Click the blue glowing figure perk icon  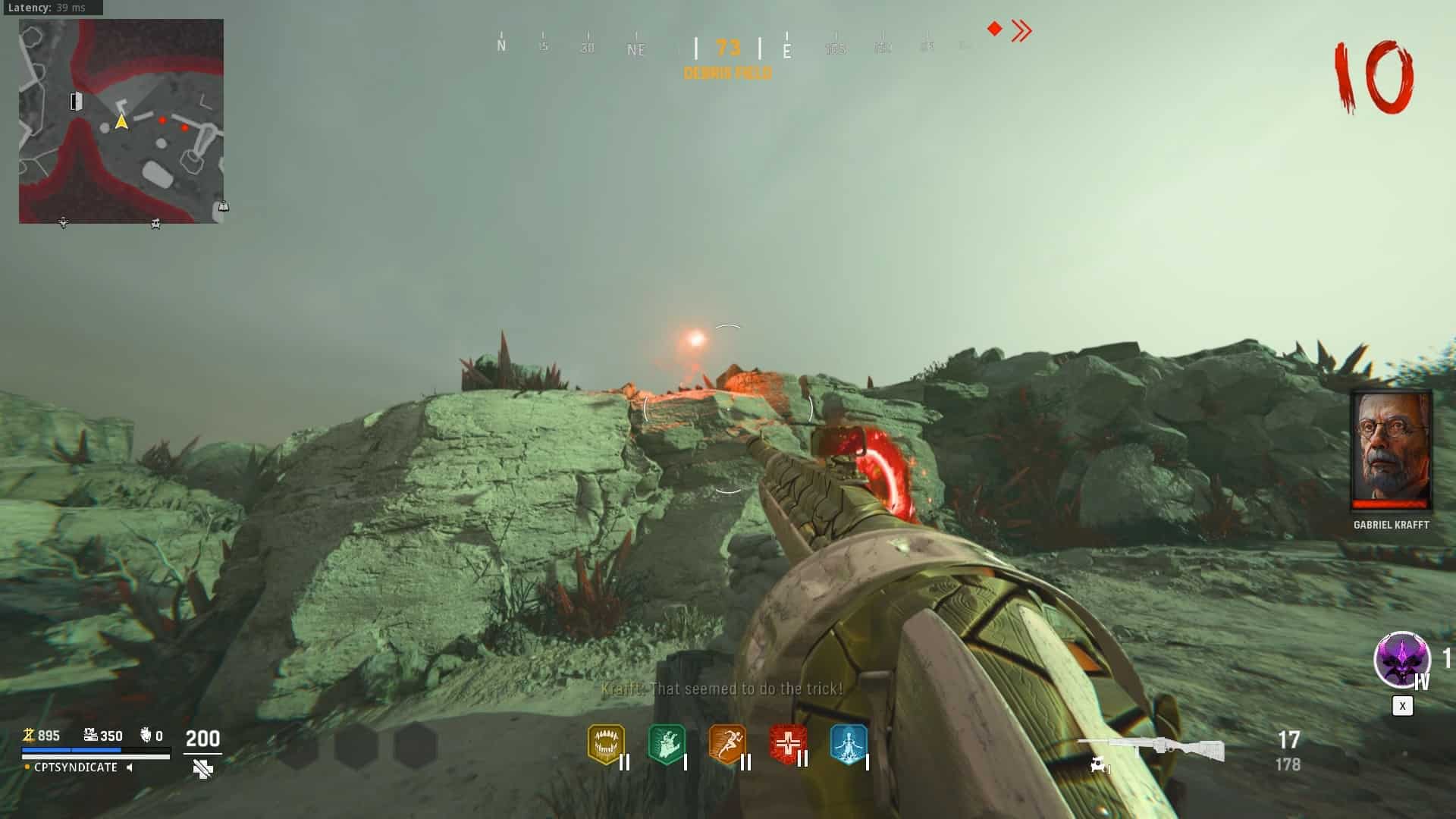848,745
